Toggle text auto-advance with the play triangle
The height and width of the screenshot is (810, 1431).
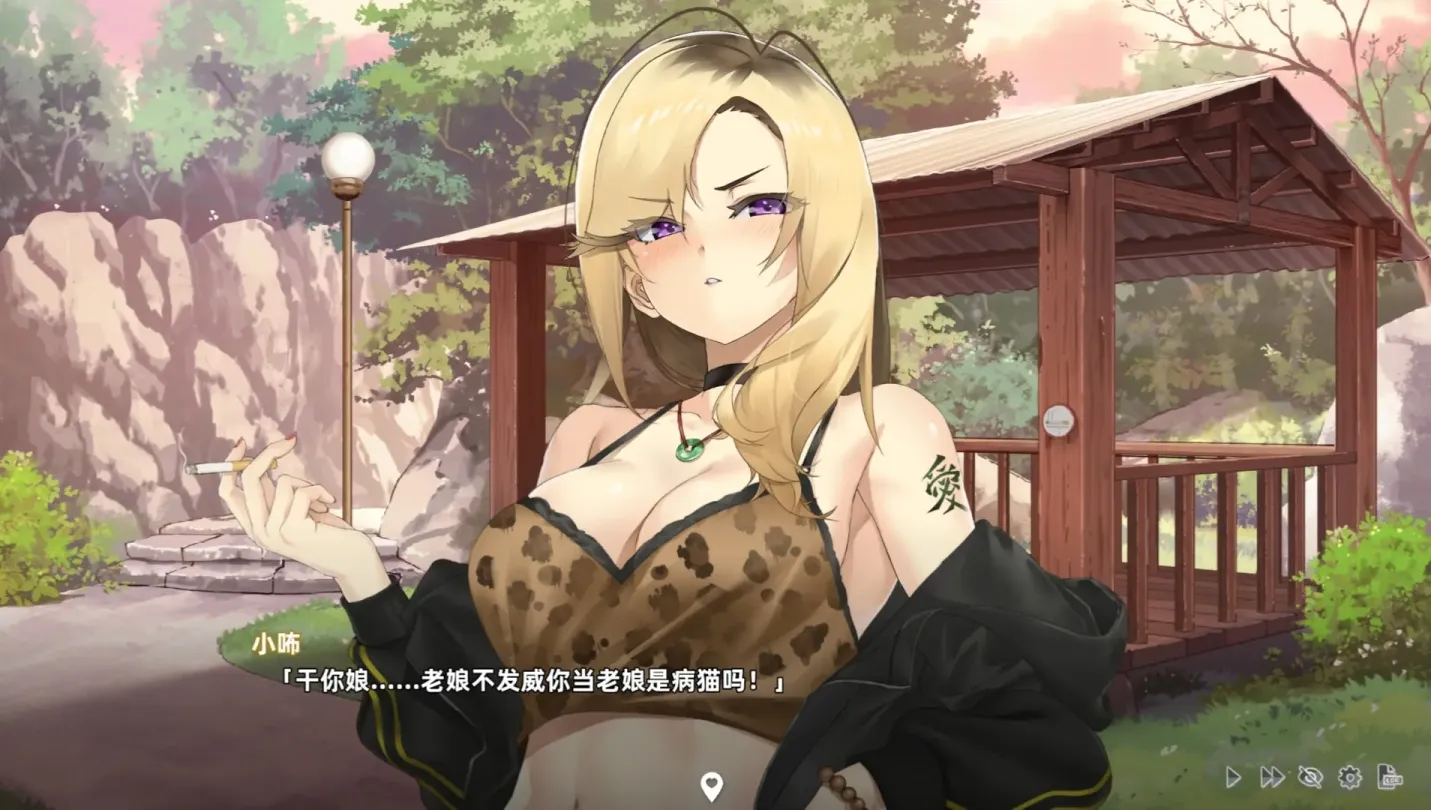click(1233, 777)
